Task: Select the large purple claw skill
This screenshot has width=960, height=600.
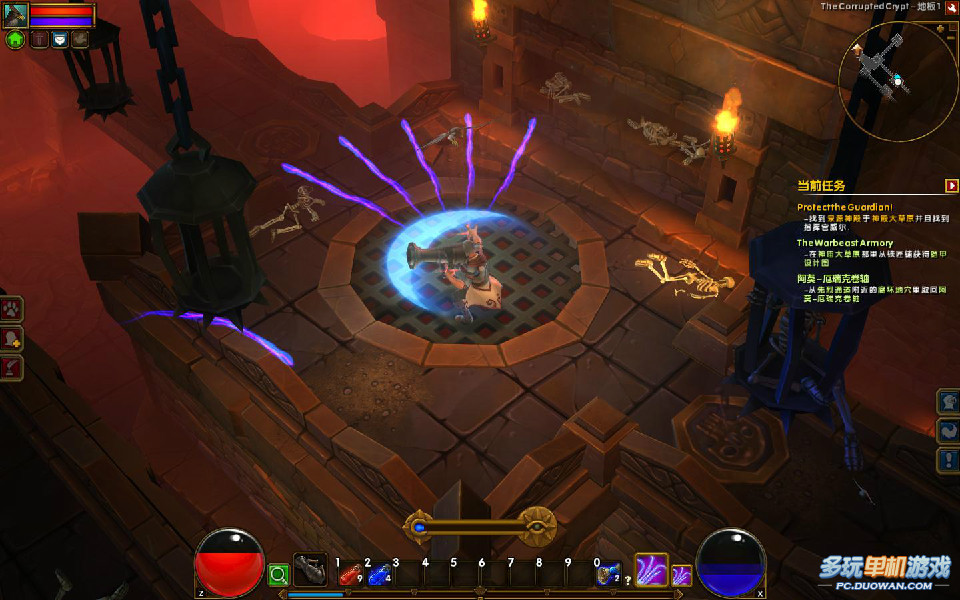Action: [x=651, y=570]
